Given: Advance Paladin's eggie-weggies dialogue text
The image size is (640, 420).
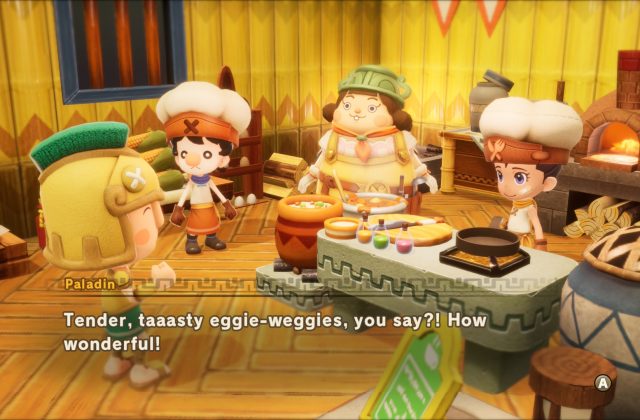Looking at the screenshot, I should (603, 382).
